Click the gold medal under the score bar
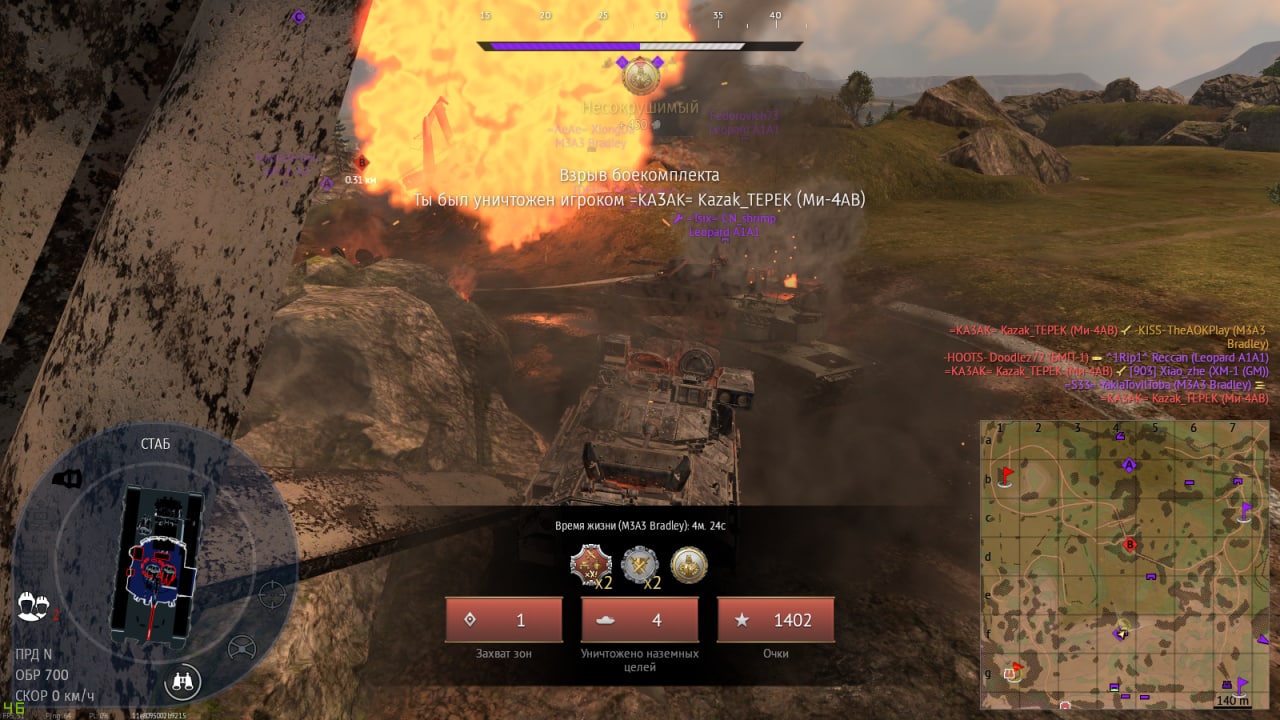Screen dimensions: 1280x720 (640, 76)
